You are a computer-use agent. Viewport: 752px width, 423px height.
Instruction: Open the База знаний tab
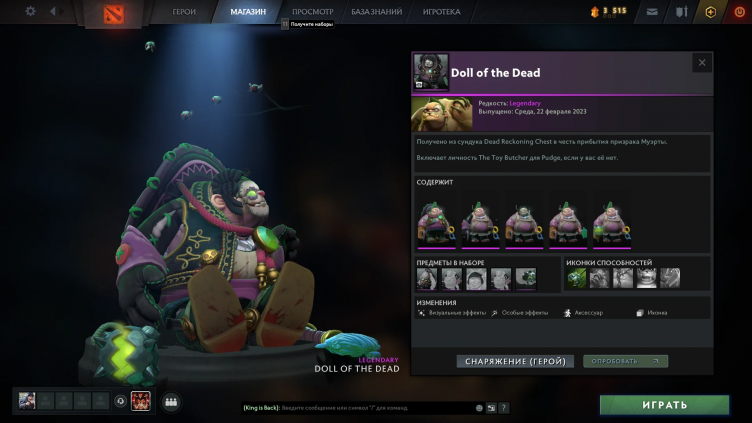(x=377, y=12)
